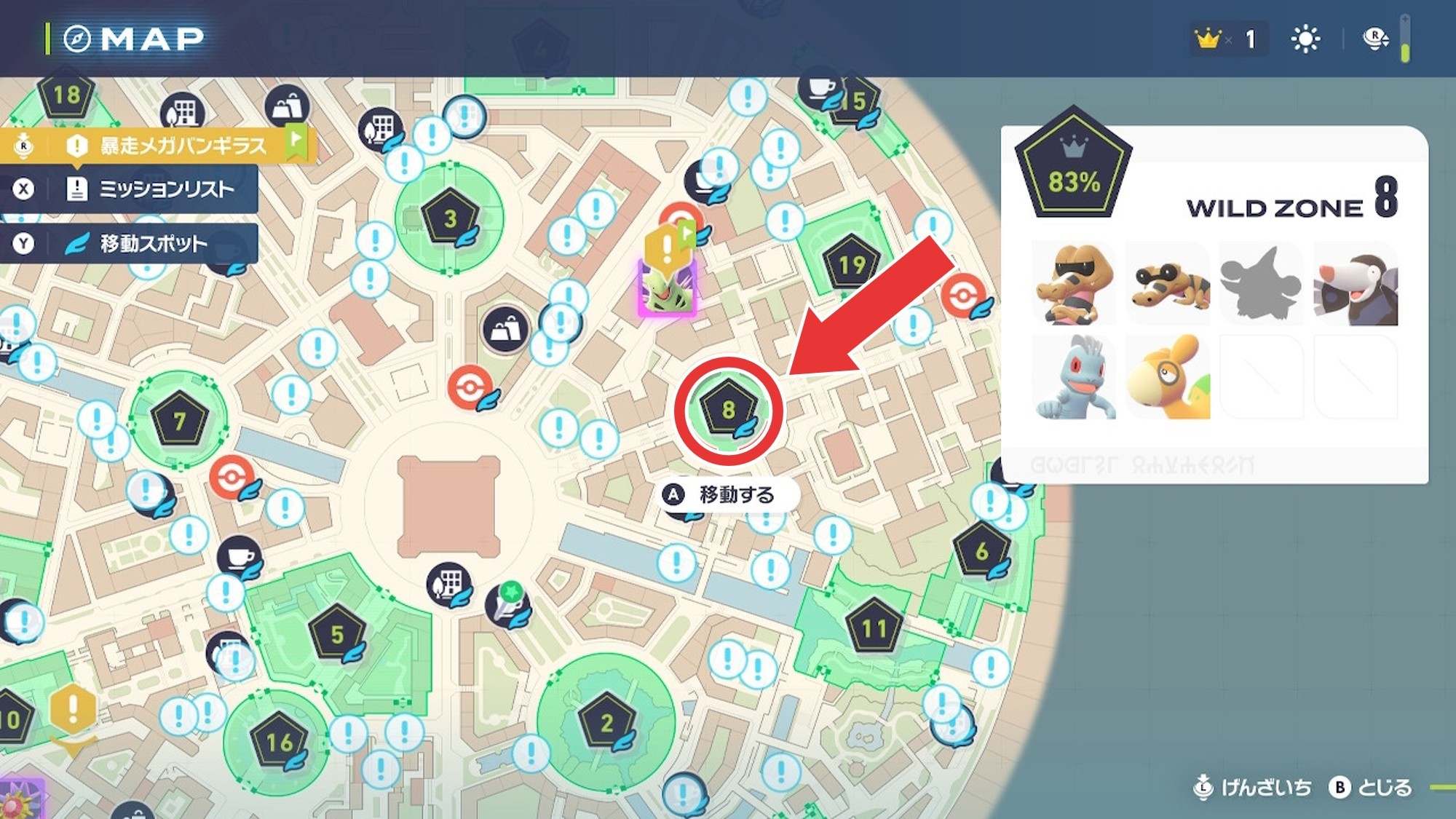Choose Wild Zone 5 on the map
Viewport: 1456px width, 819px height.
pyautogui.click(x=336, y=633)
